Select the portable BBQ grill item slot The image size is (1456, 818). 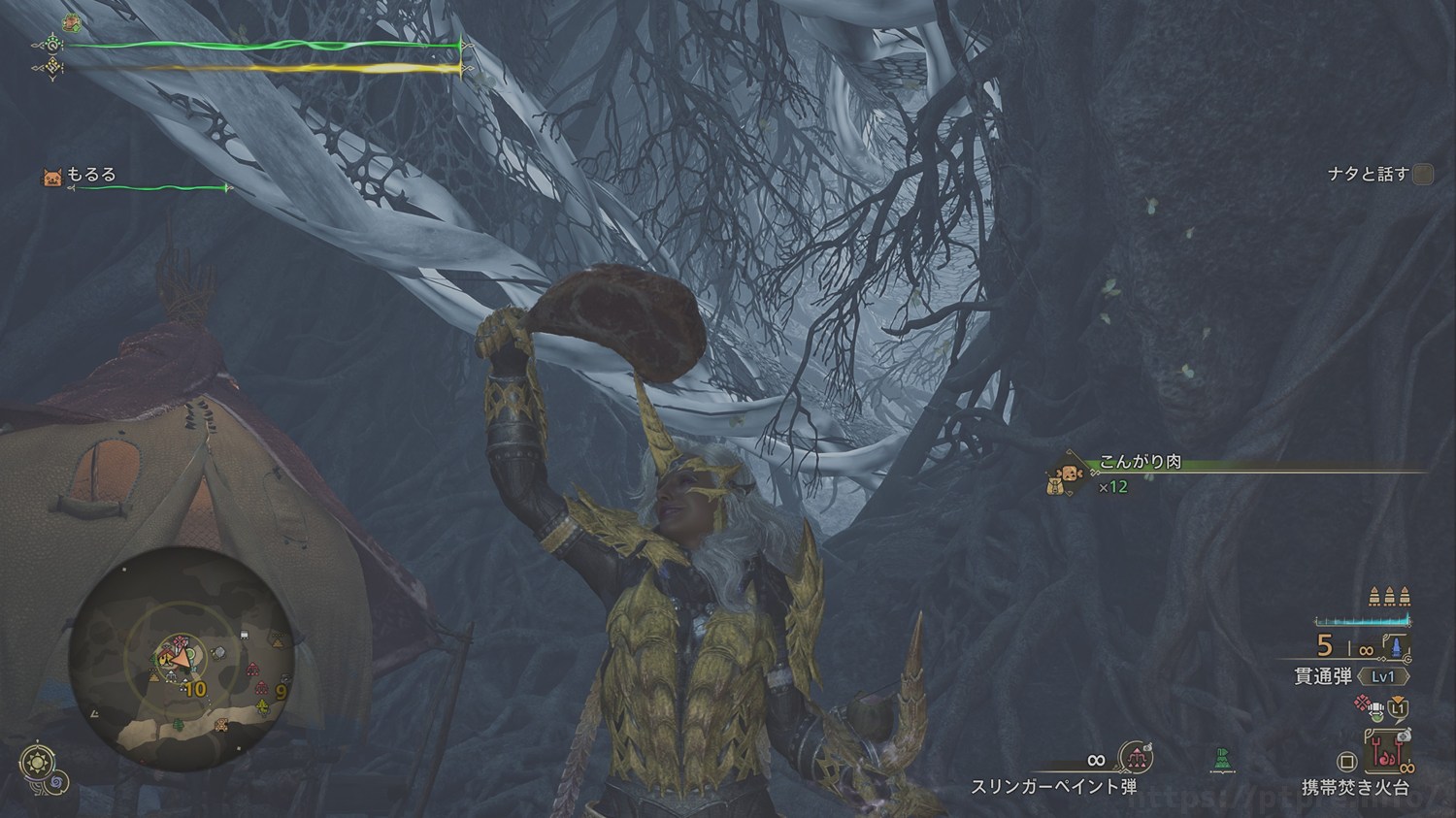click(x=1388, y=751)
